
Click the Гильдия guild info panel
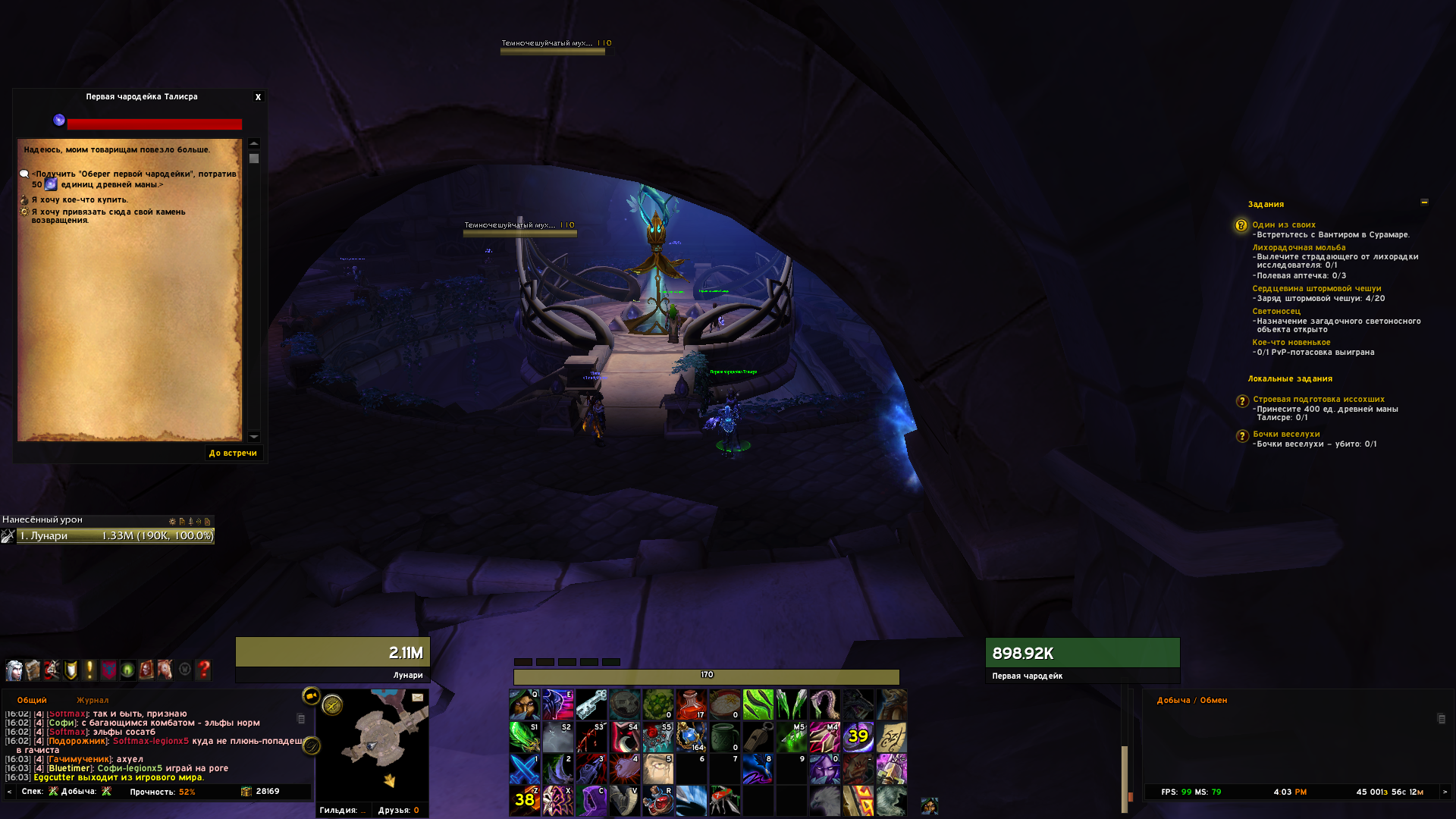click(343, 810)
